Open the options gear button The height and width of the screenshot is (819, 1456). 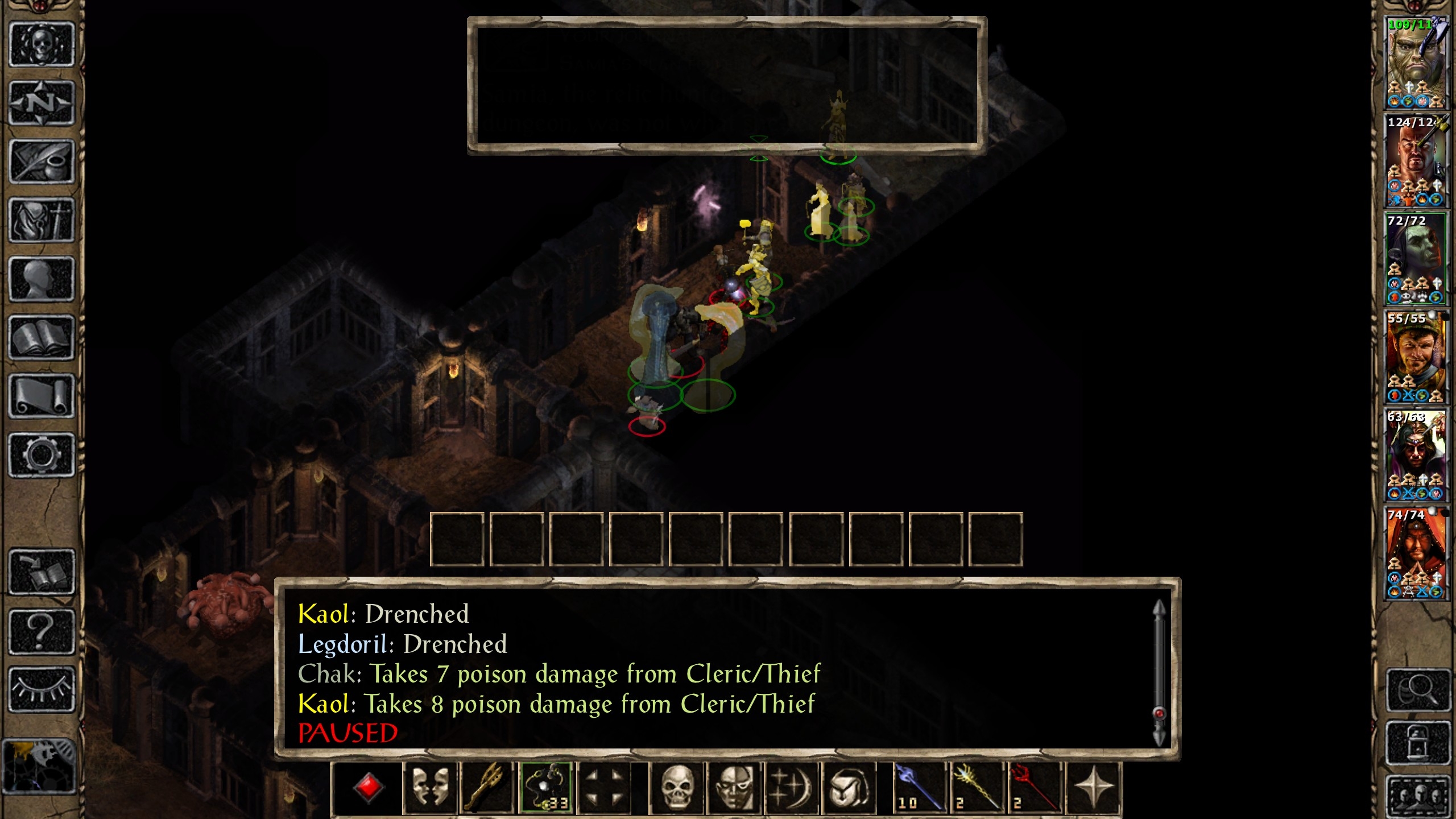coord(42,455)
